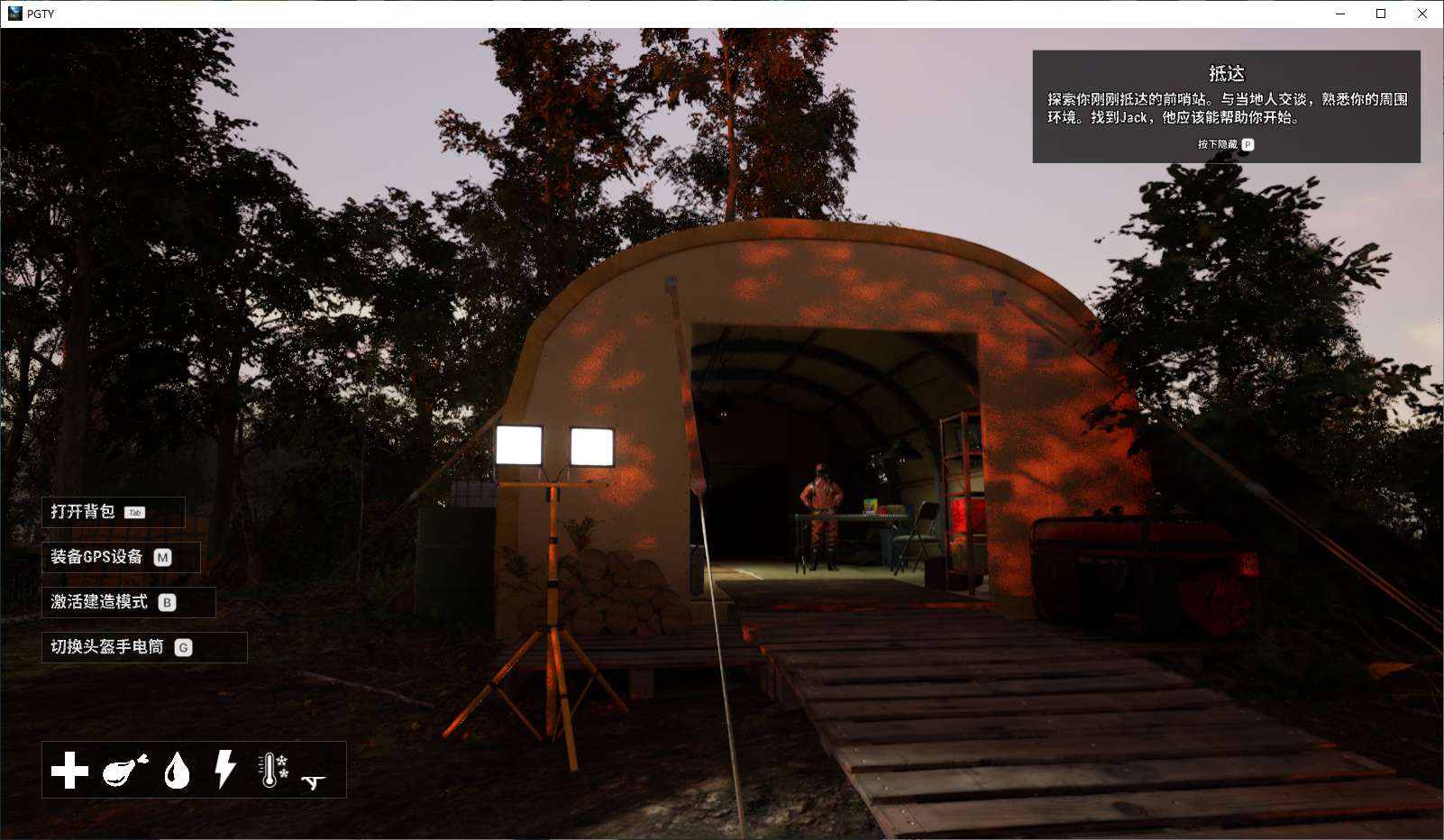Click the M key badge for GPS device
Image resolution: width=1444 pixels, height=840 pixels.
[x=162, y=557]
